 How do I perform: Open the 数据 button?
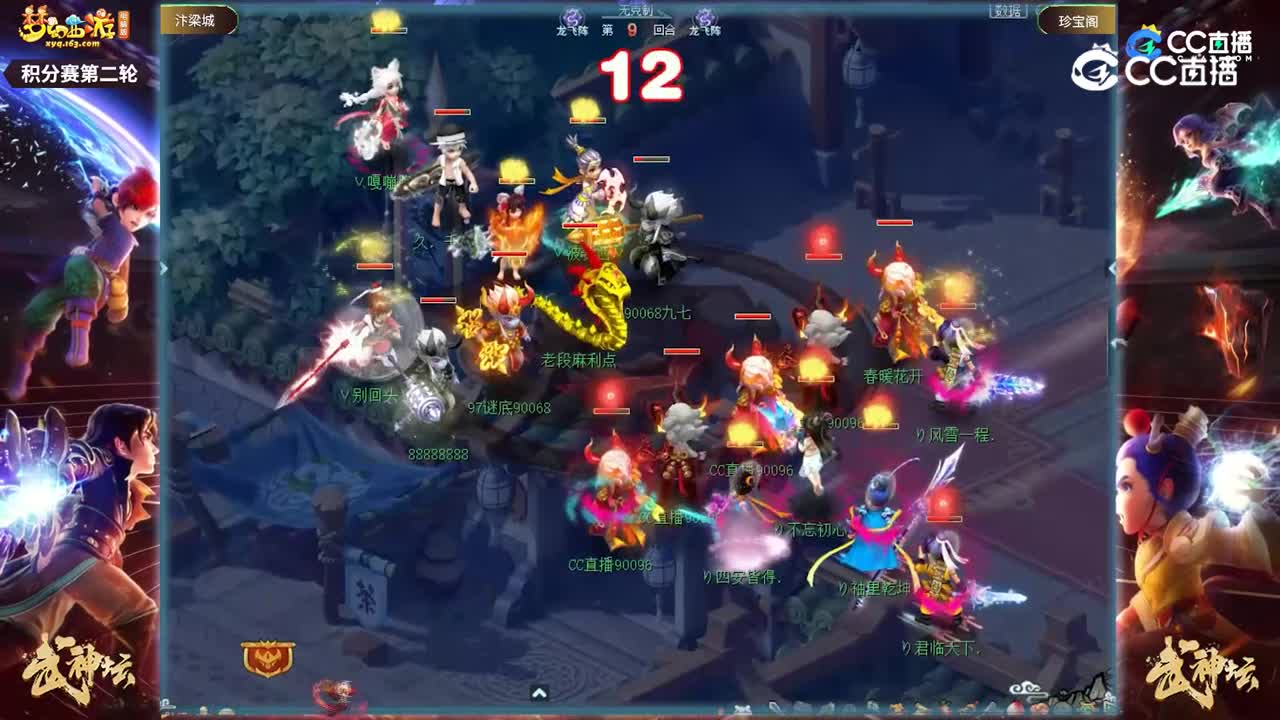click(1010, 13)
